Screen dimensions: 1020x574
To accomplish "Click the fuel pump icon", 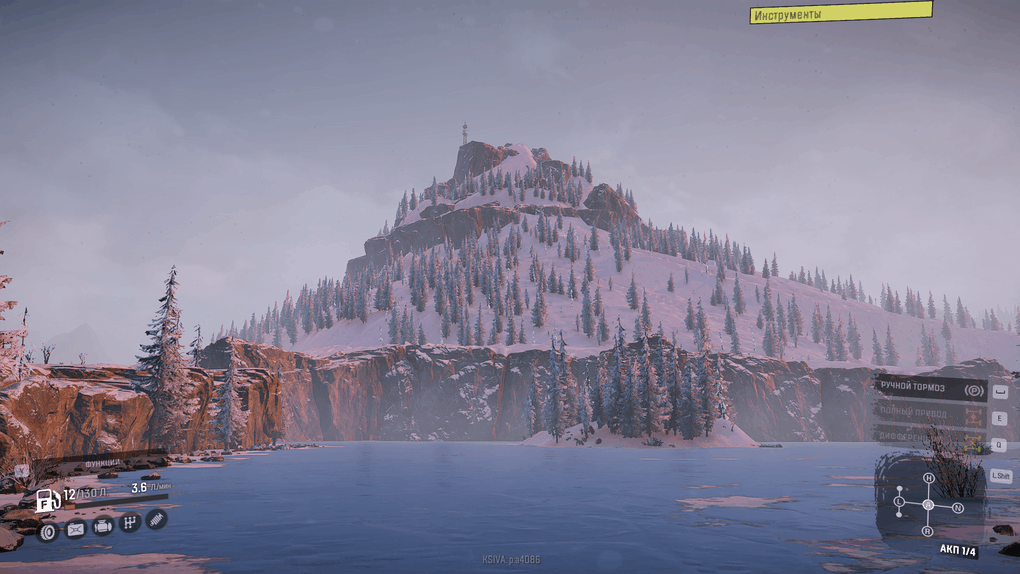I will [47, 500].
